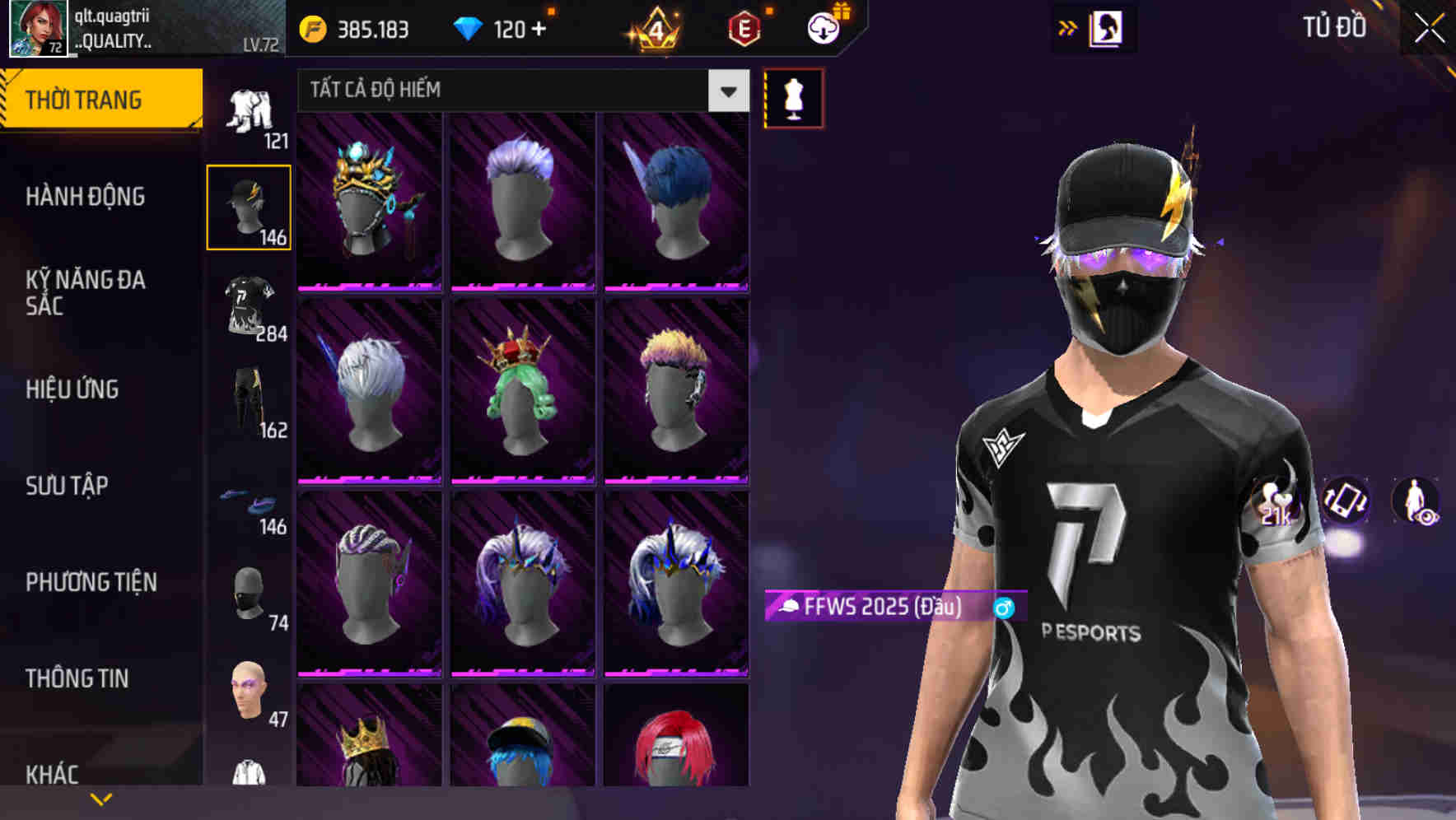Select the pants category icon showing 162 items
The image size is (1456, 820).
(250, 399)
